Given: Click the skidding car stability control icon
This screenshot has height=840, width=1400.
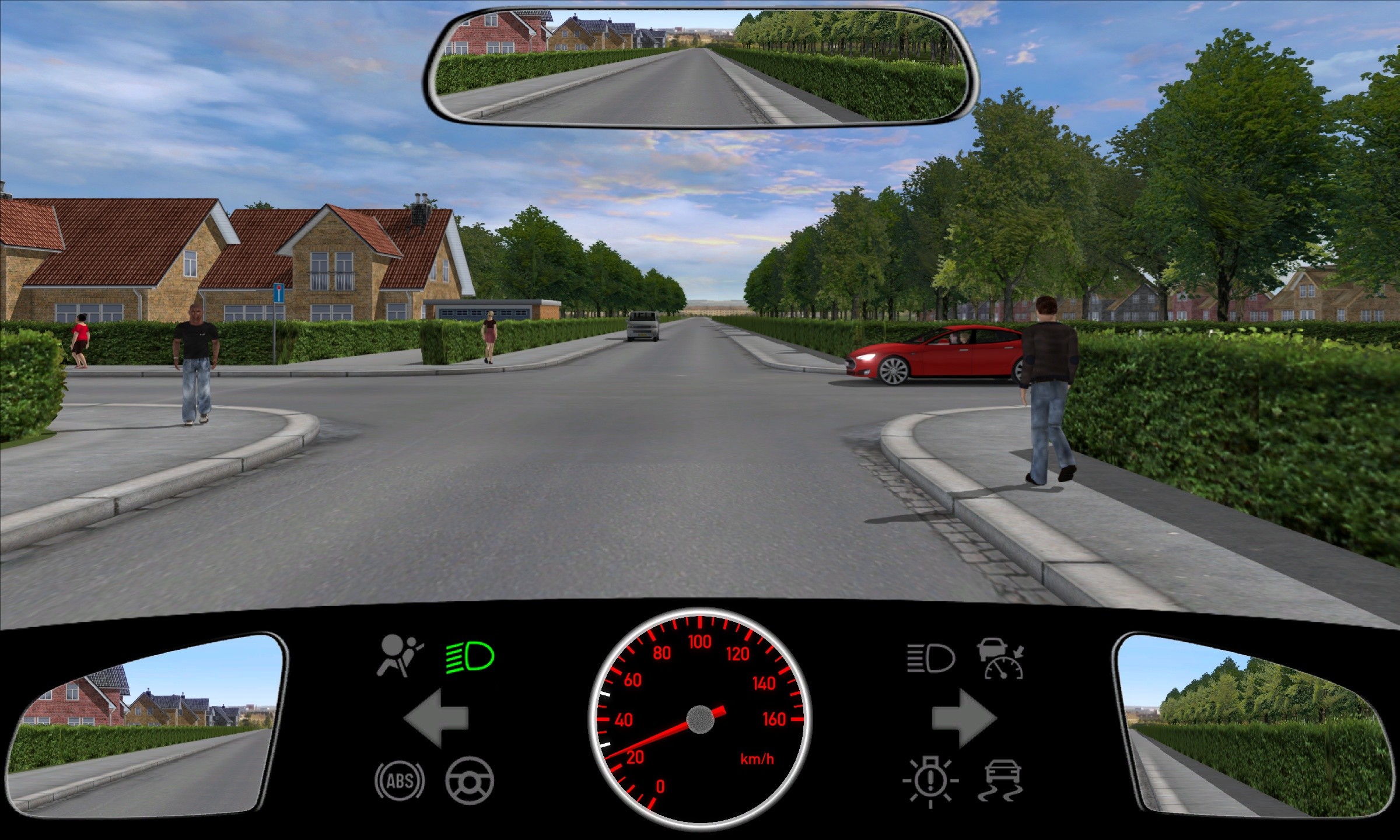Looking at the screenshot, I should [x=1002, y=780].
